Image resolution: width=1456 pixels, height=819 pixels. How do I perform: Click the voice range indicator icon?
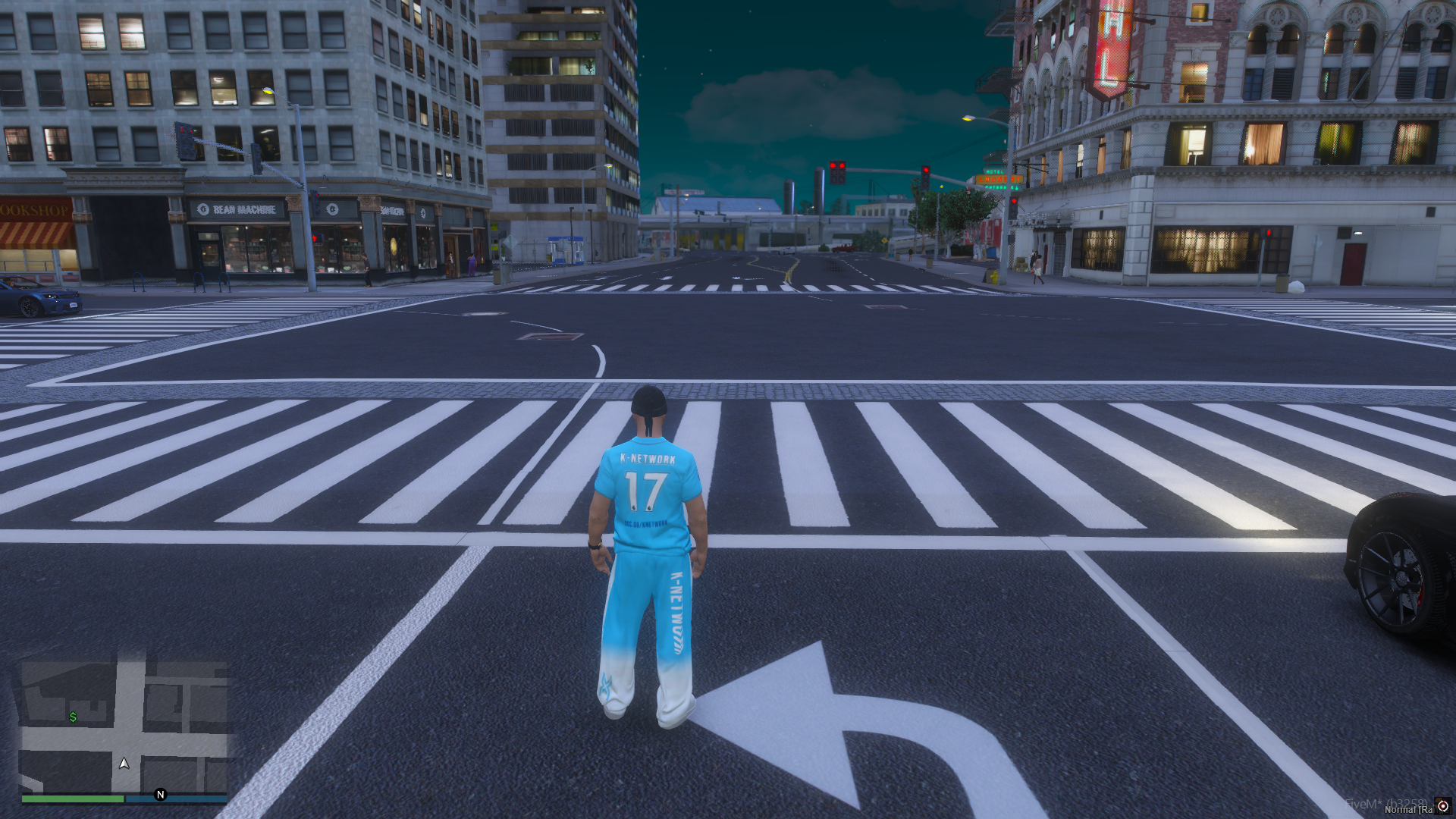coord(1443,805)
